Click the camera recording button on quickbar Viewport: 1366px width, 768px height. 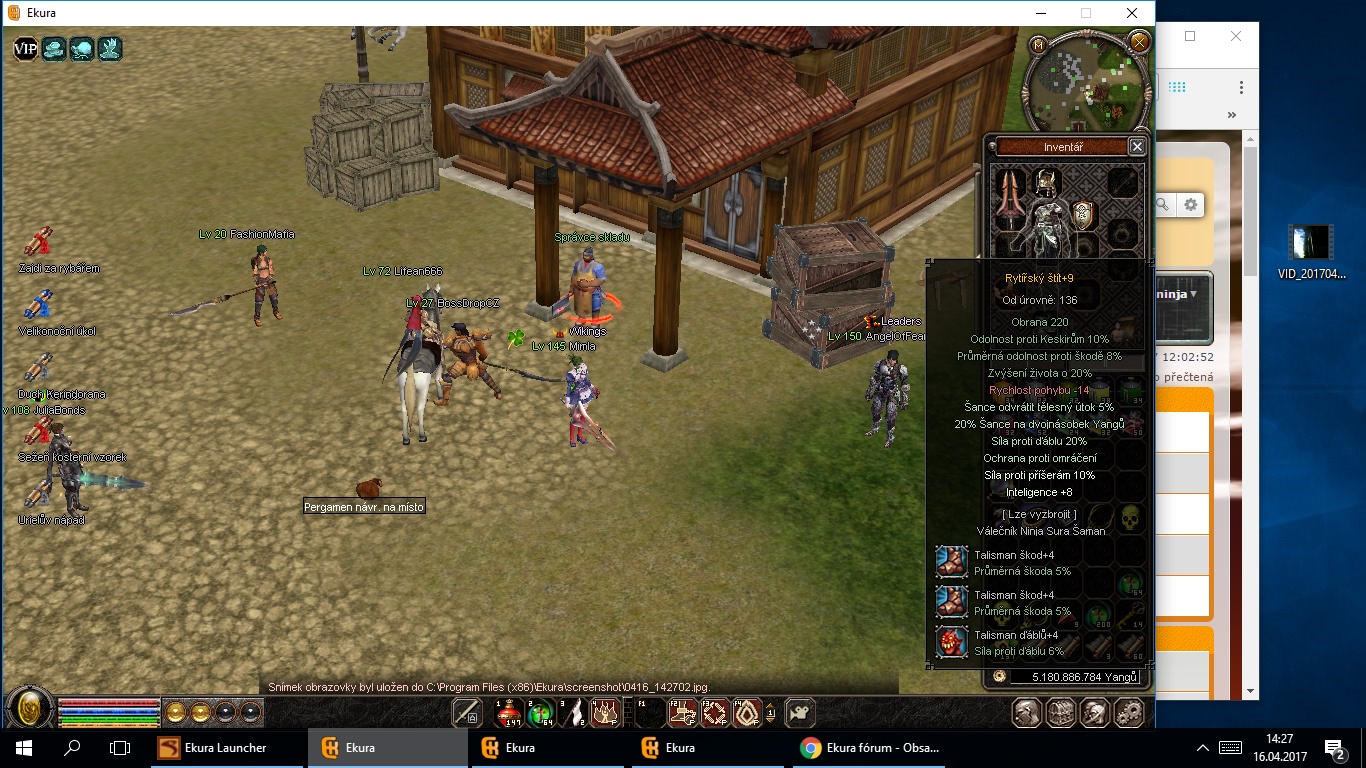799,713
